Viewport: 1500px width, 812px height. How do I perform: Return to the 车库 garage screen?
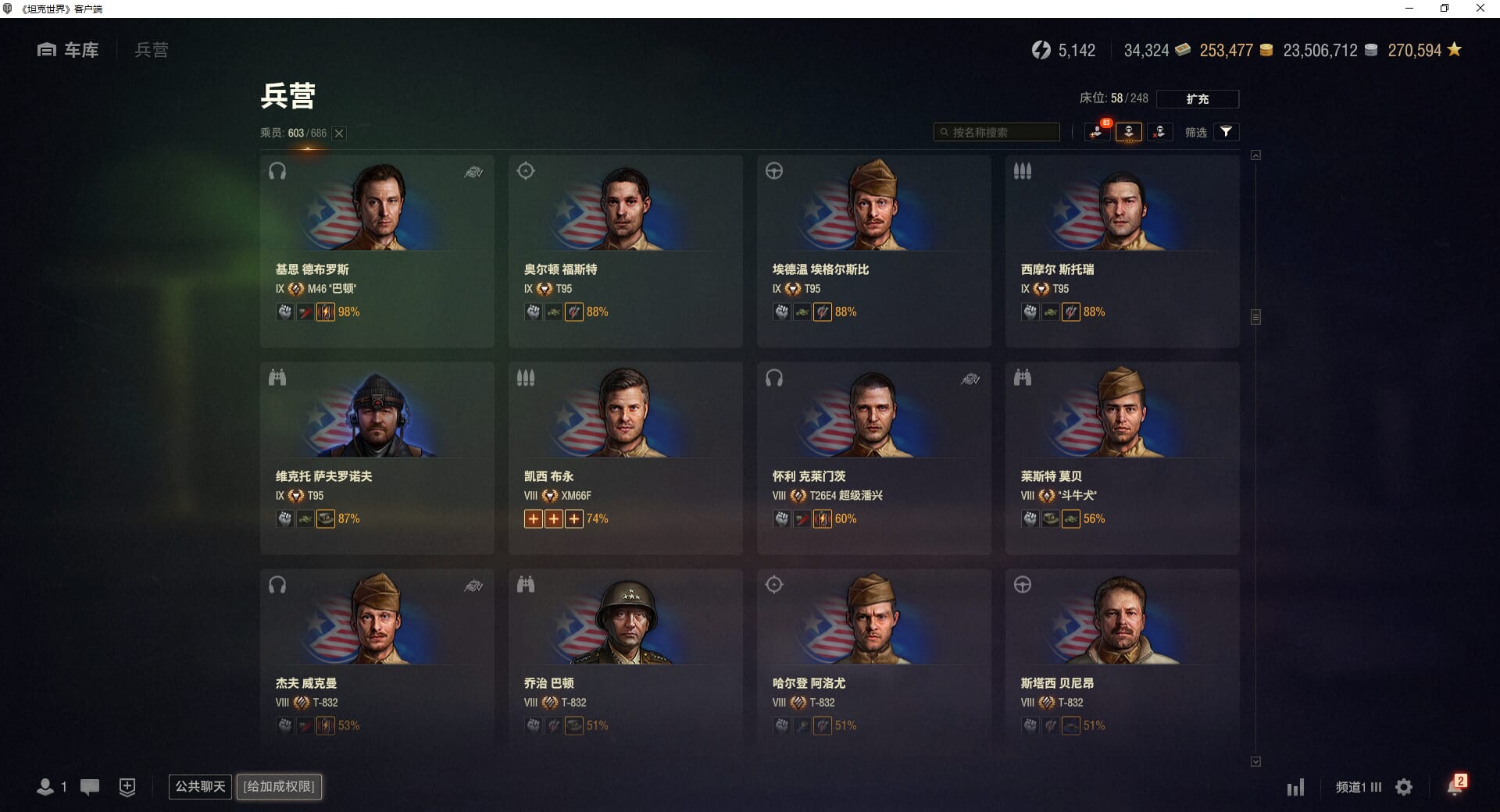pyautogui.click(x=69, y=50)
